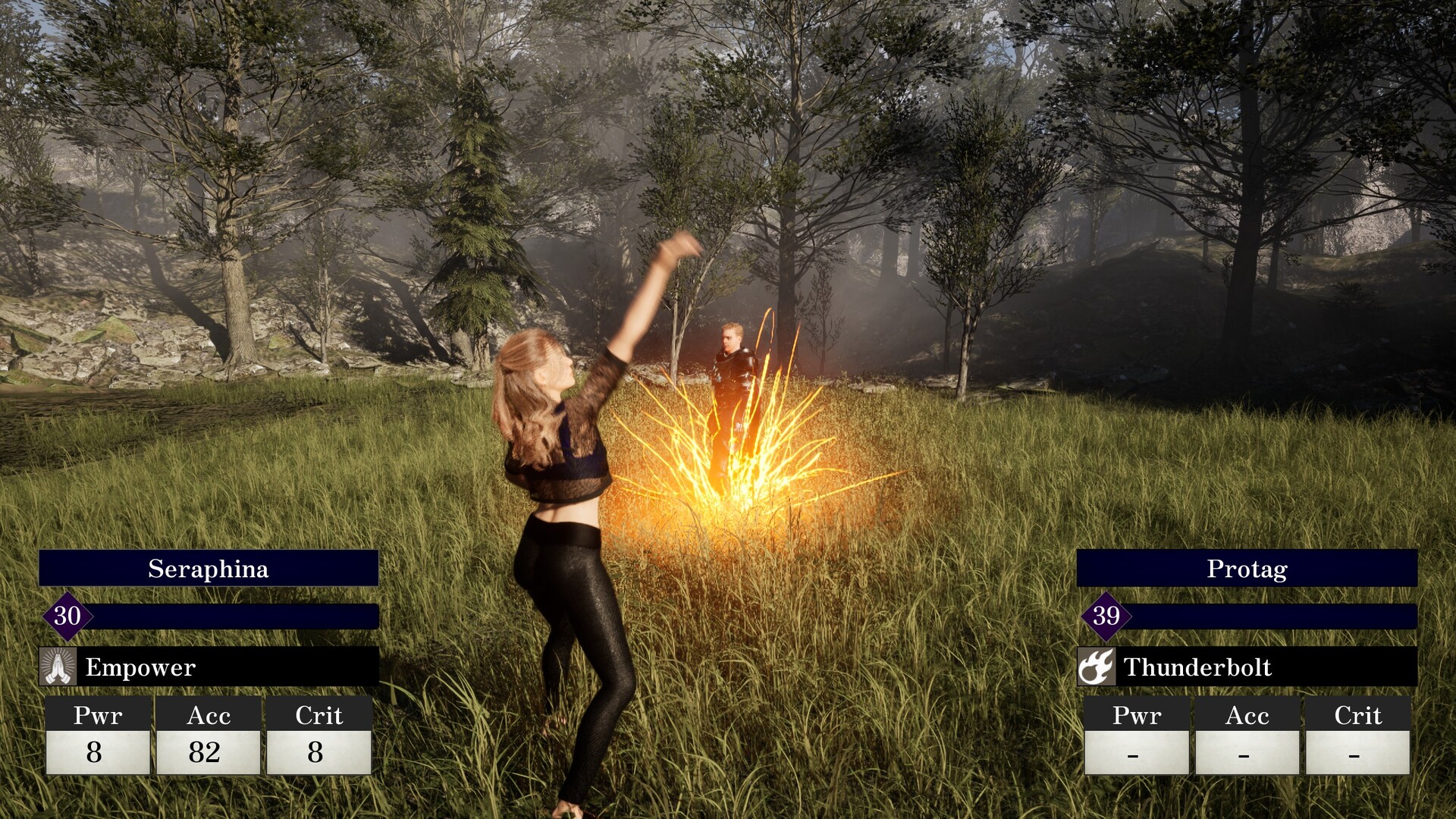Click the Thunderbolt skill label
1456x819 pixels.
[x=1197, y=667]
